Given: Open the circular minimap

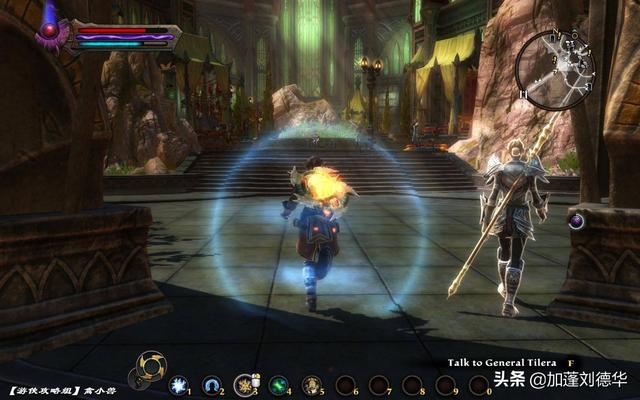Looking at the screenshot, I should coord(555,69).
